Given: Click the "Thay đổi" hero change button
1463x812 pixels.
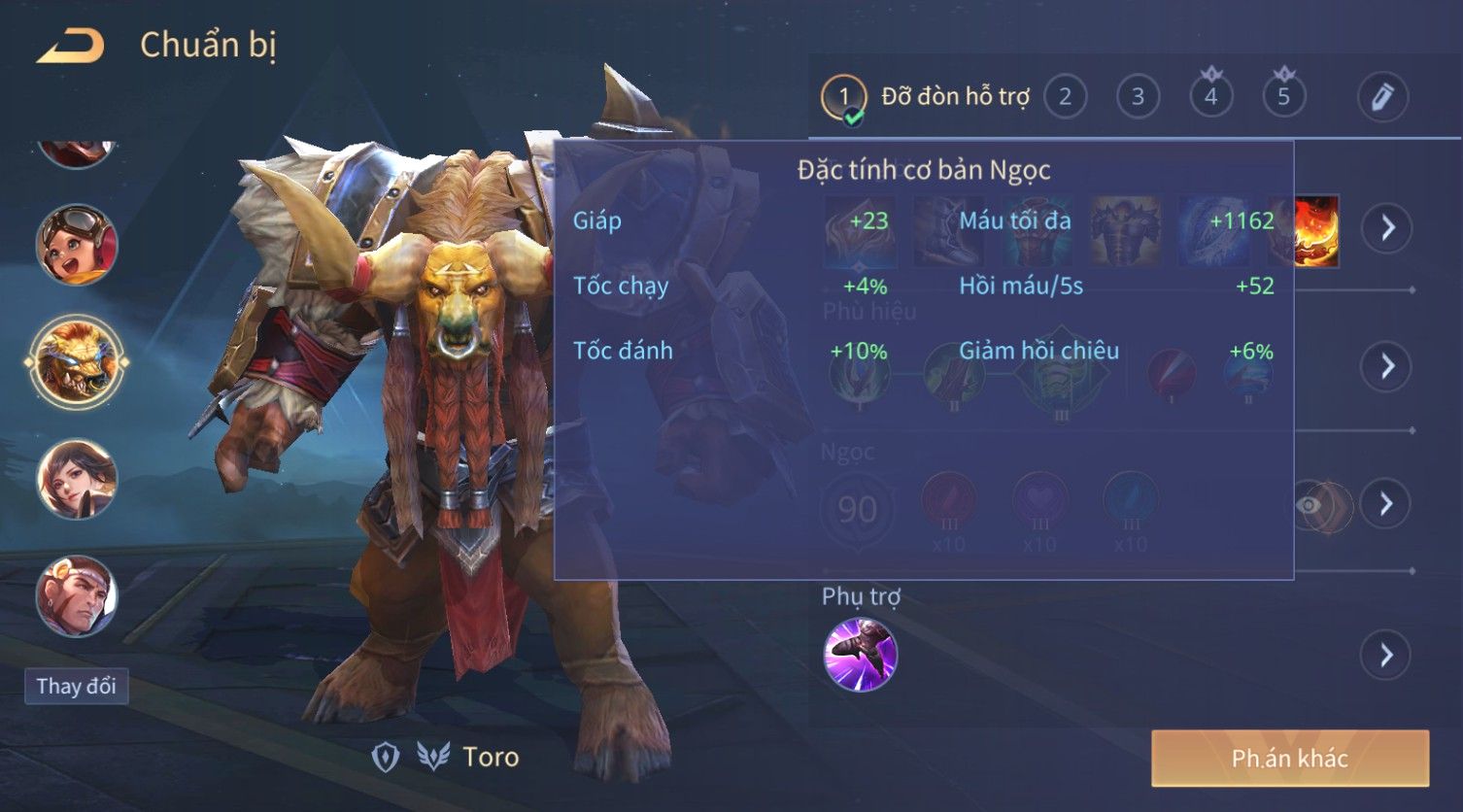Looking at the screenshot, I should (76, 686).
